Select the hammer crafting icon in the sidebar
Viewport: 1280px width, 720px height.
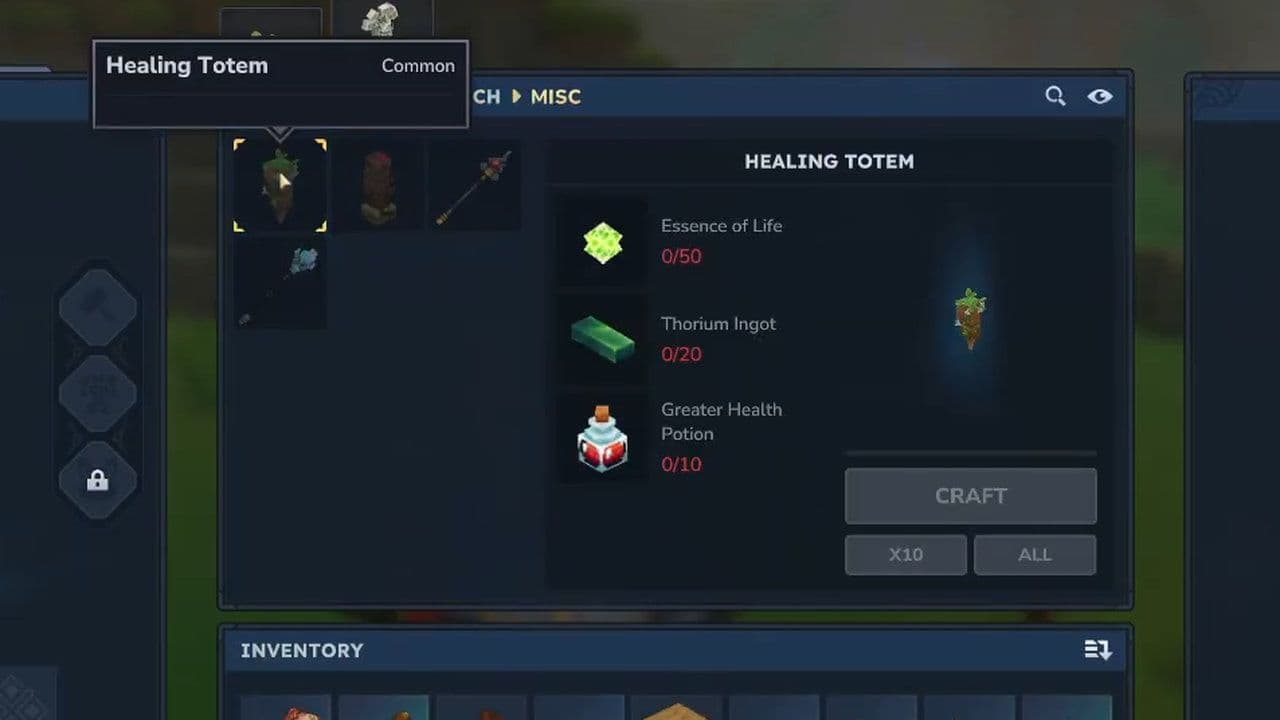coord(97,308)
